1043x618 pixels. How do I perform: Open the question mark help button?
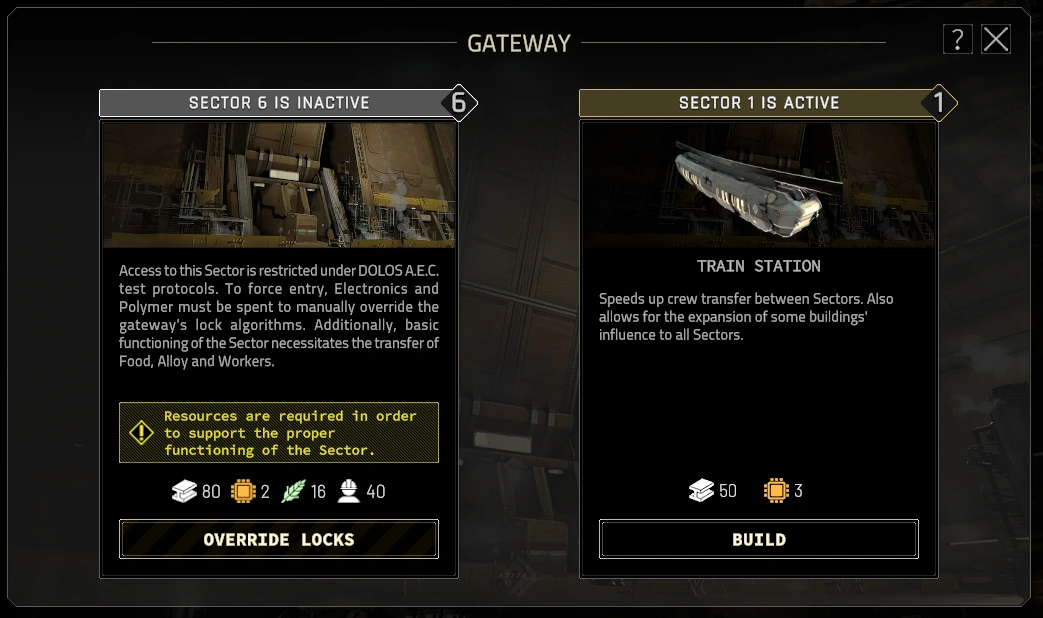957,40
